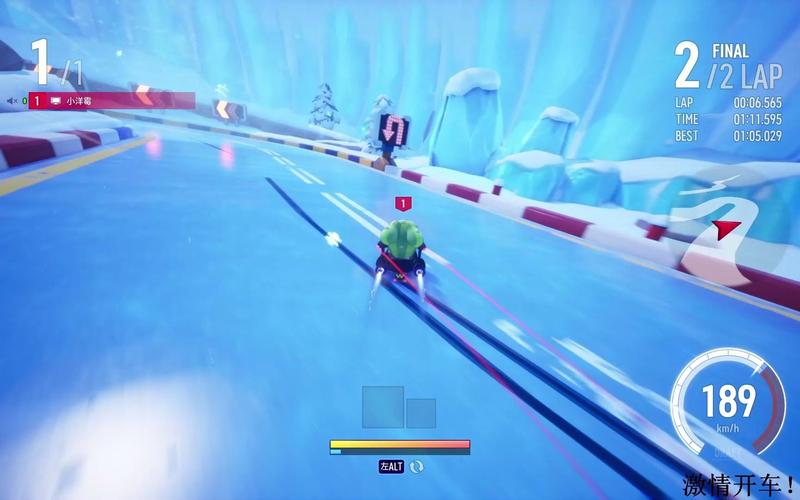Toggle the muted speaker icon beside the ranking

[x=13, y=100]
